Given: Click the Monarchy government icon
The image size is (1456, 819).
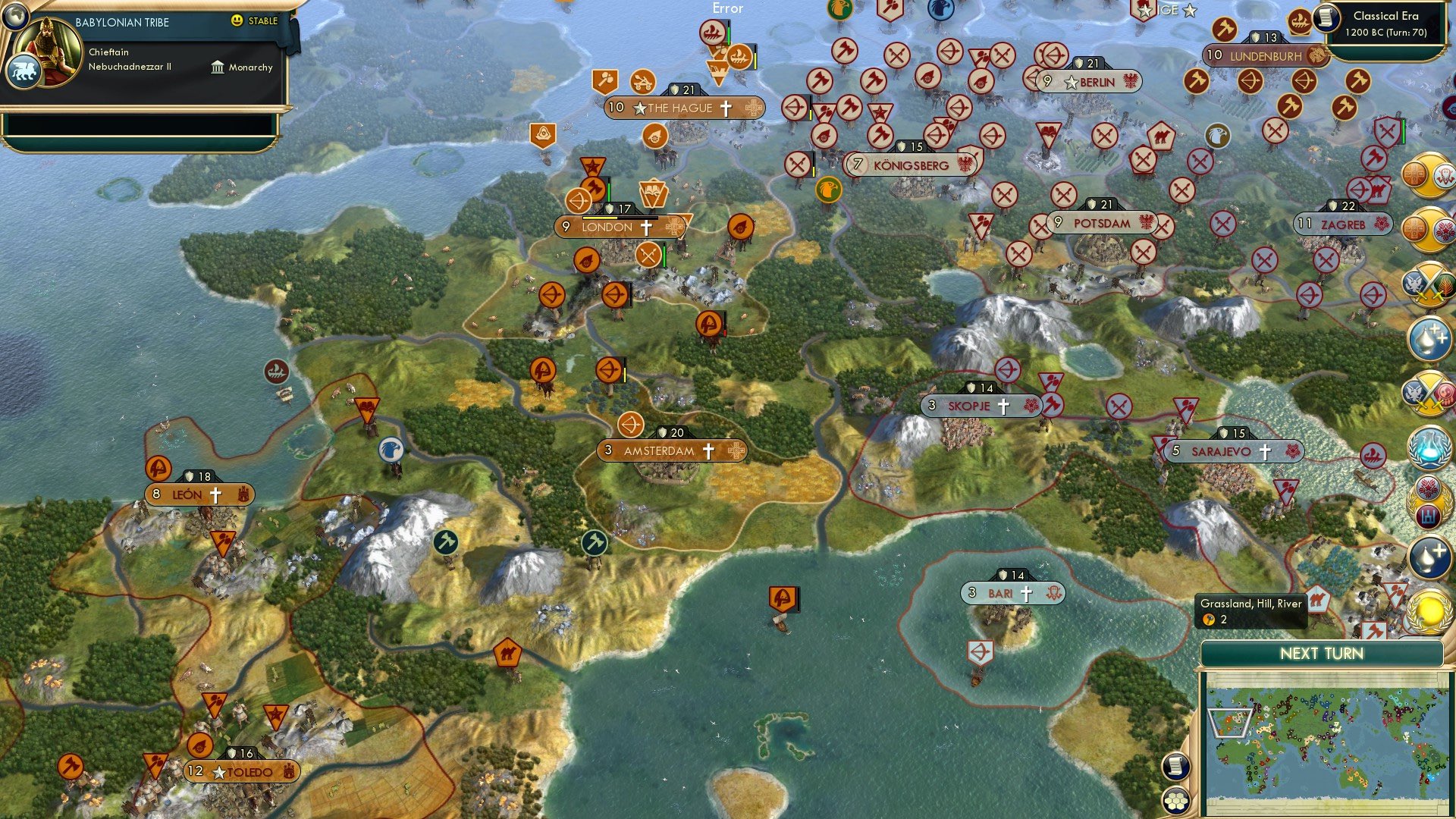Looking at the screenshot, I should pos(218,67).
